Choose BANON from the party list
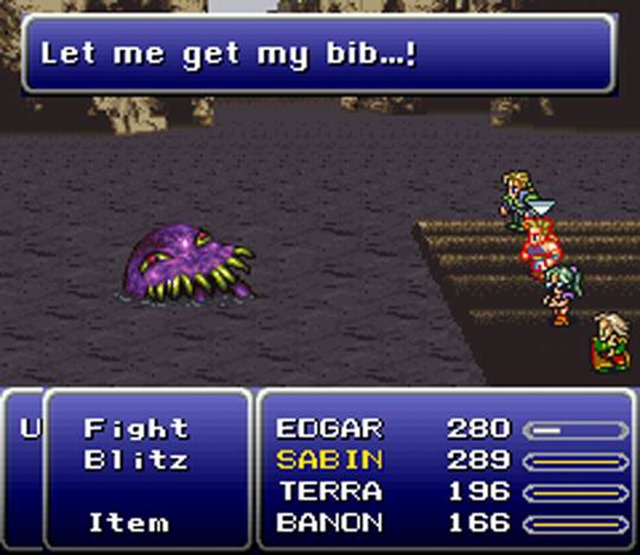The image size is (640, 555). pos(329,522)
